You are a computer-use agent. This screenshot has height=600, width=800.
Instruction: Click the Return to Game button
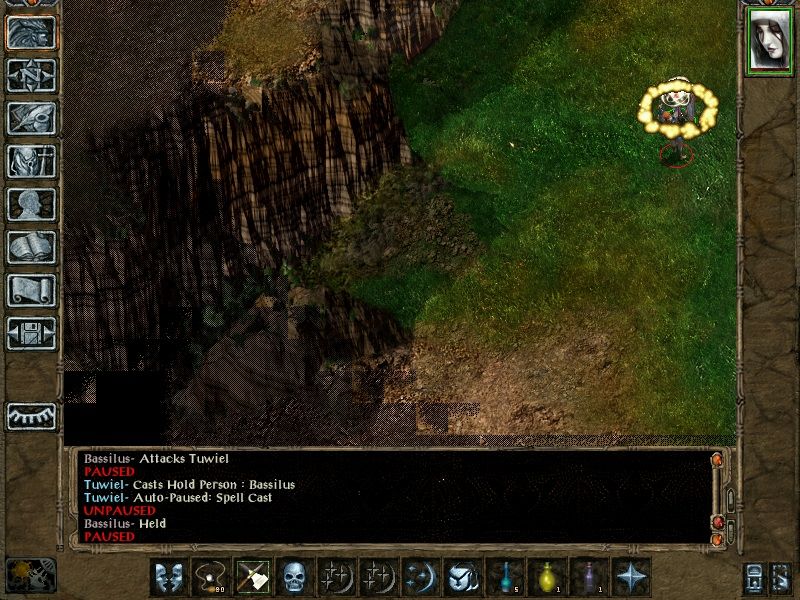tap(31, 32)
